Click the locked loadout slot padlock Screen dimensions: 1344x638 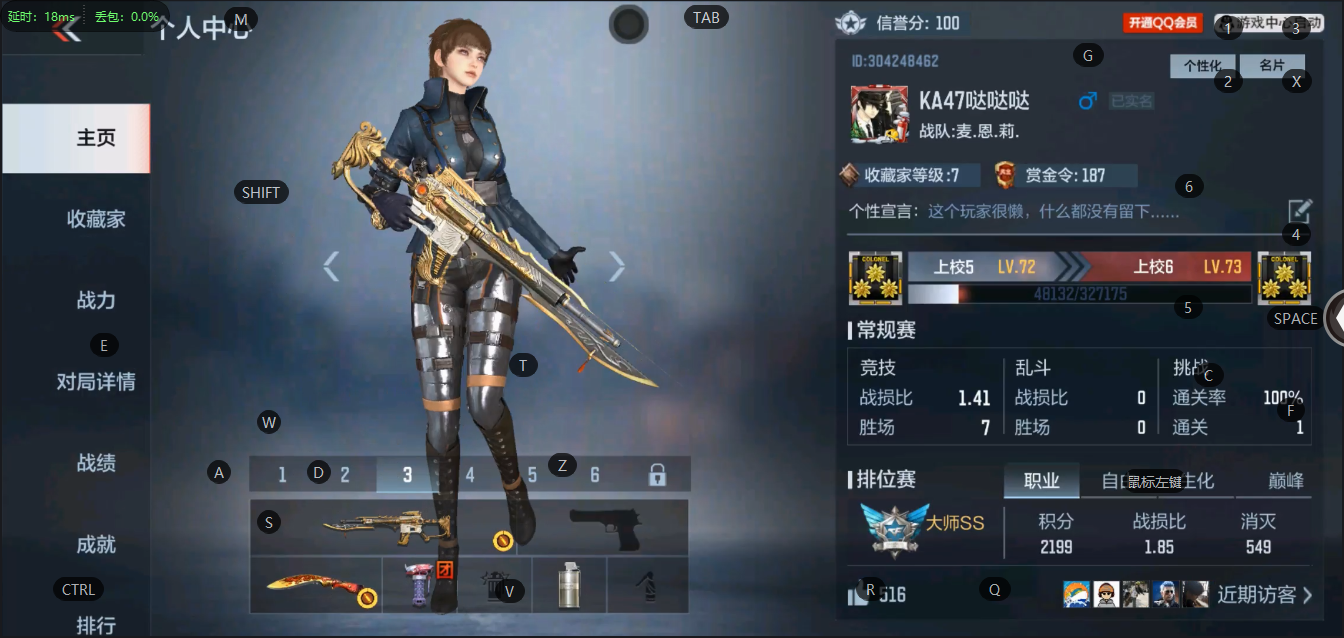point(657,475)
